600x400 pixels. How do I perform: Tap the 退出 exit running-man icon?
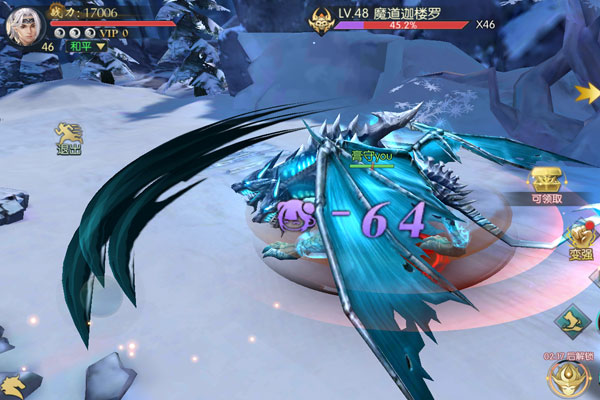(x=69, y=138)
